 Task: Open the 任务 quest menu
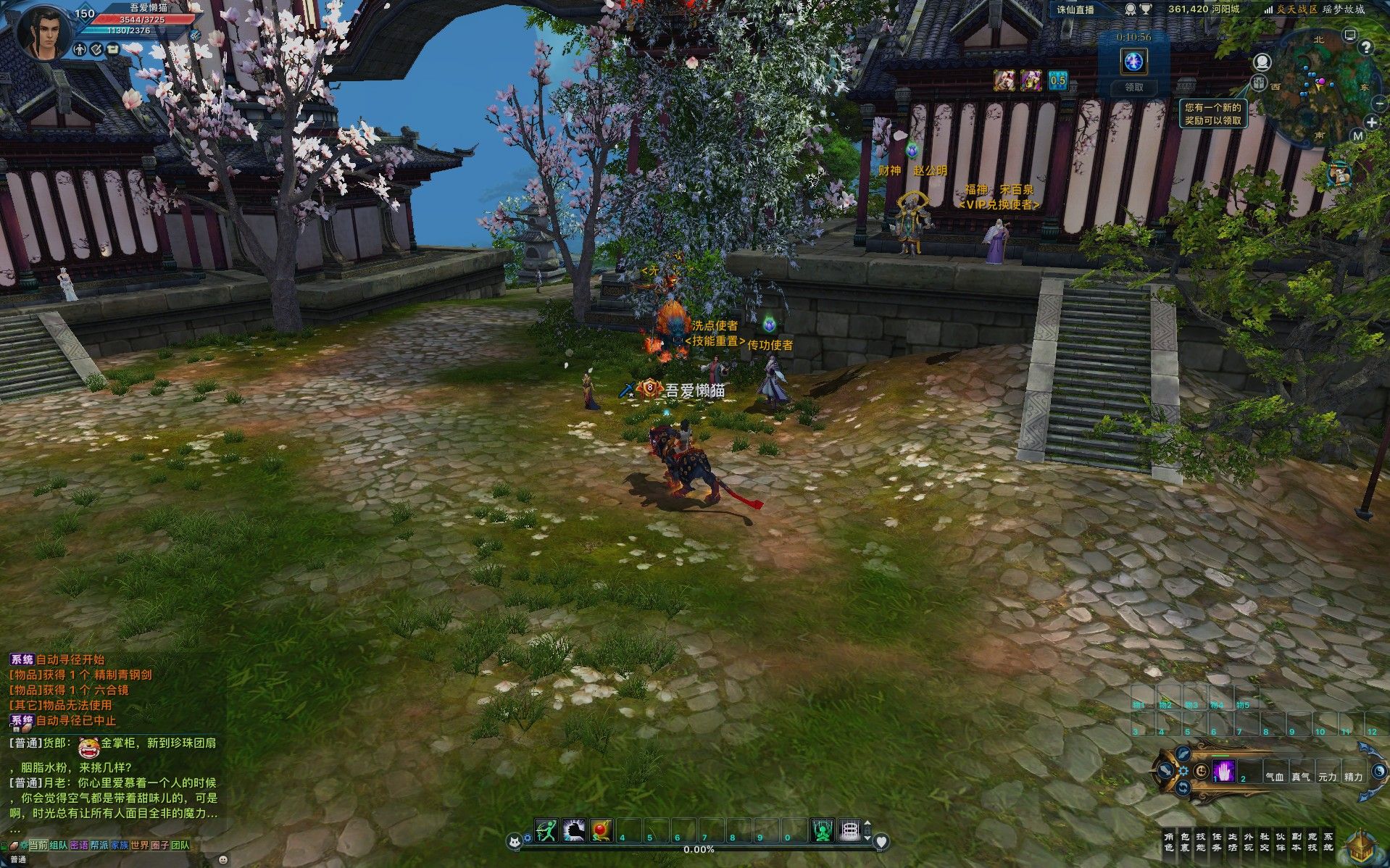1216,842
